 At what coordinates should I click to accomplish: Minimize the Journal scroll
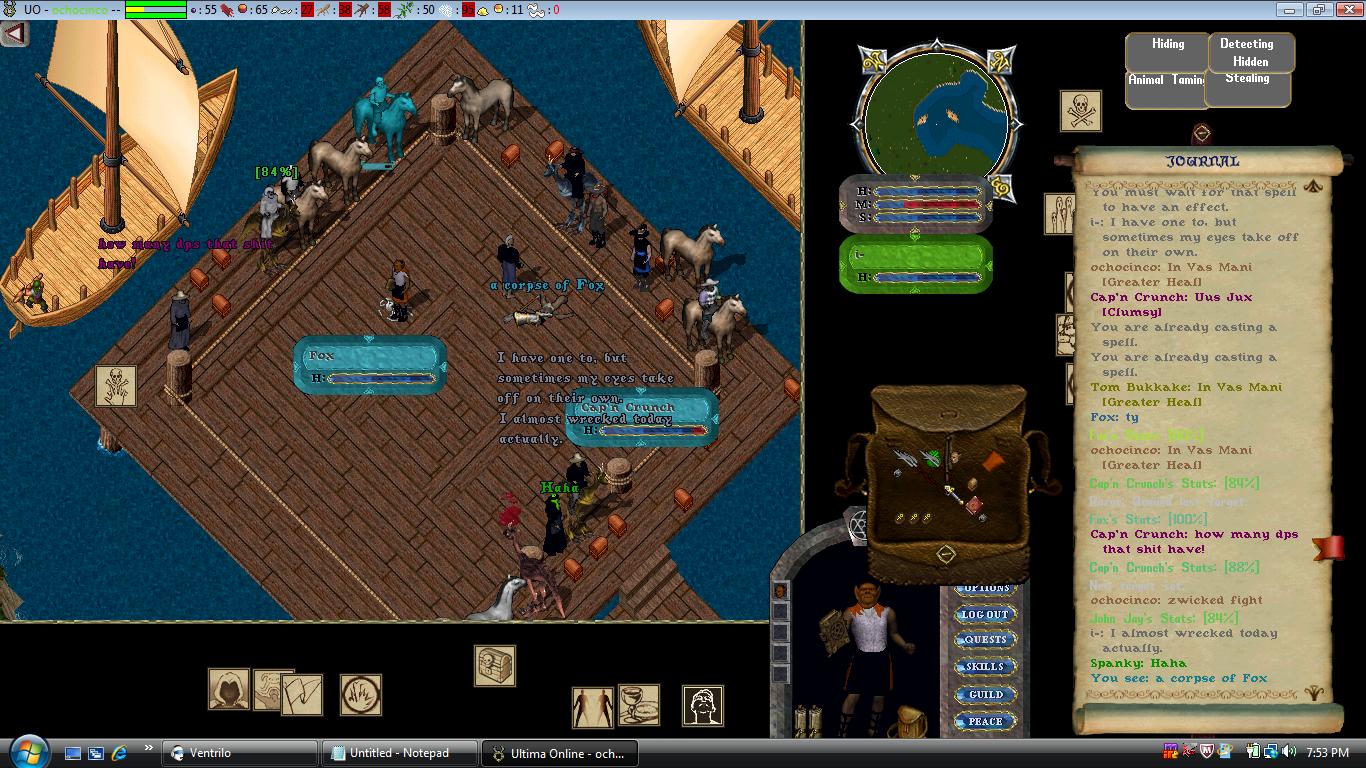[x=1202, y=133]
